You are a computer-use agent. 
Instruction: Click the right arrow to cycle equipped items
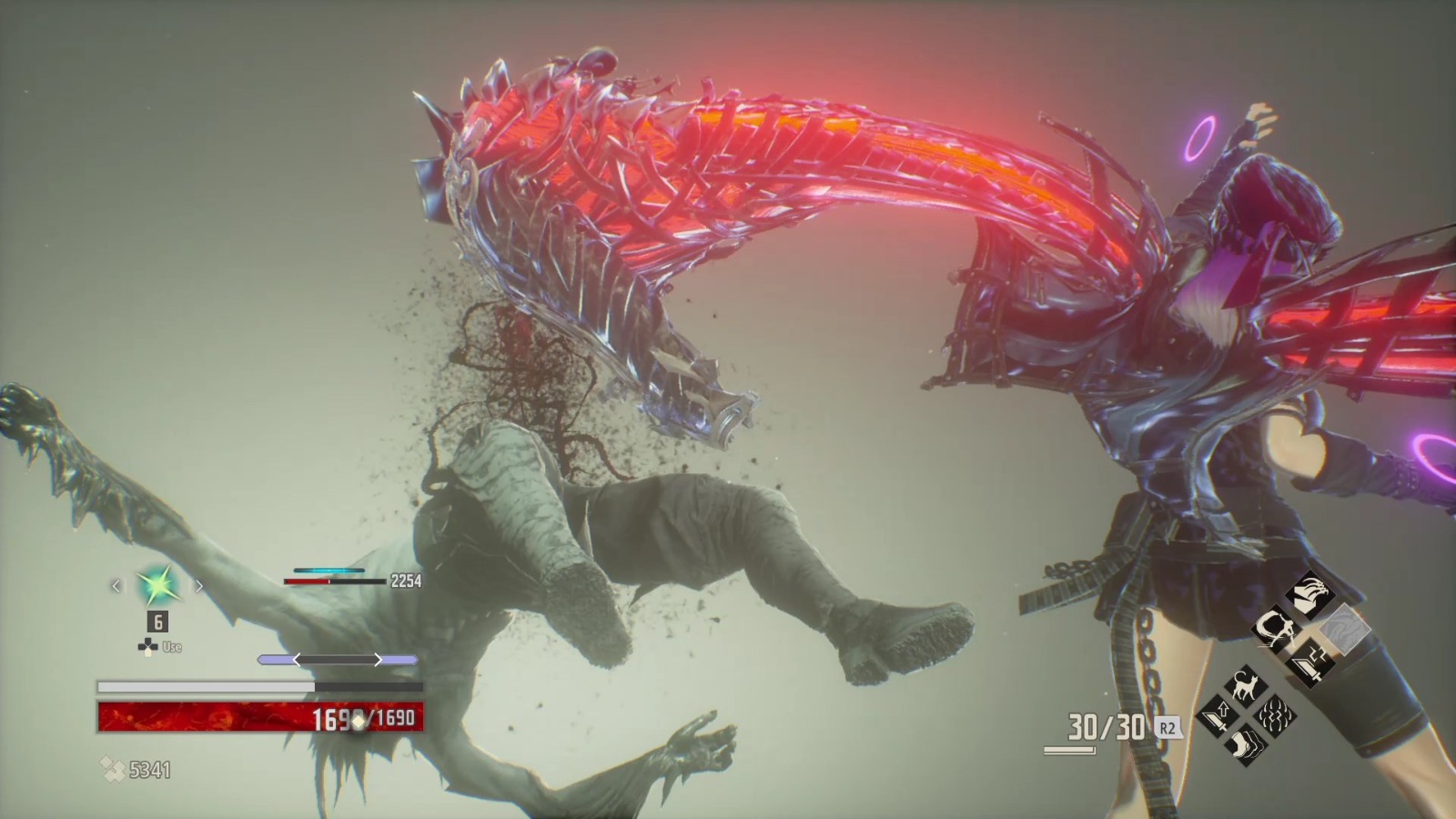200,586
